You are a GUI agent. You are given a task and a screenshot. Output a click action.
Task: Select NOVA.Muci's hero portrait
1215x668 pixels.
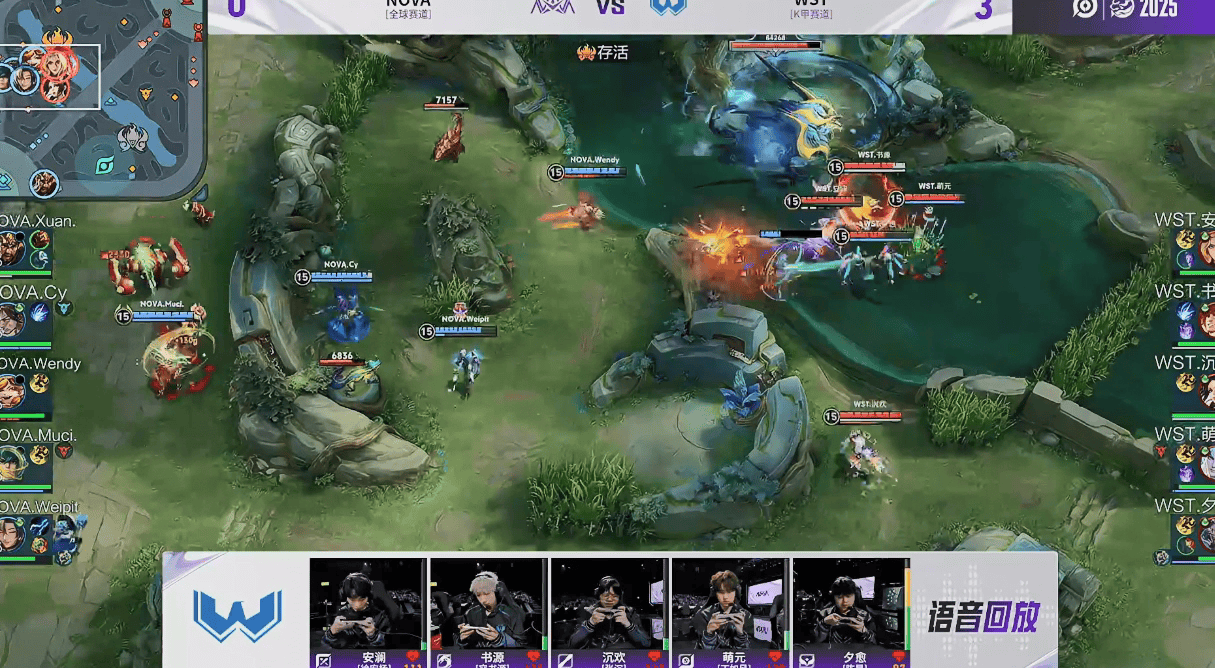click(11, 462)
